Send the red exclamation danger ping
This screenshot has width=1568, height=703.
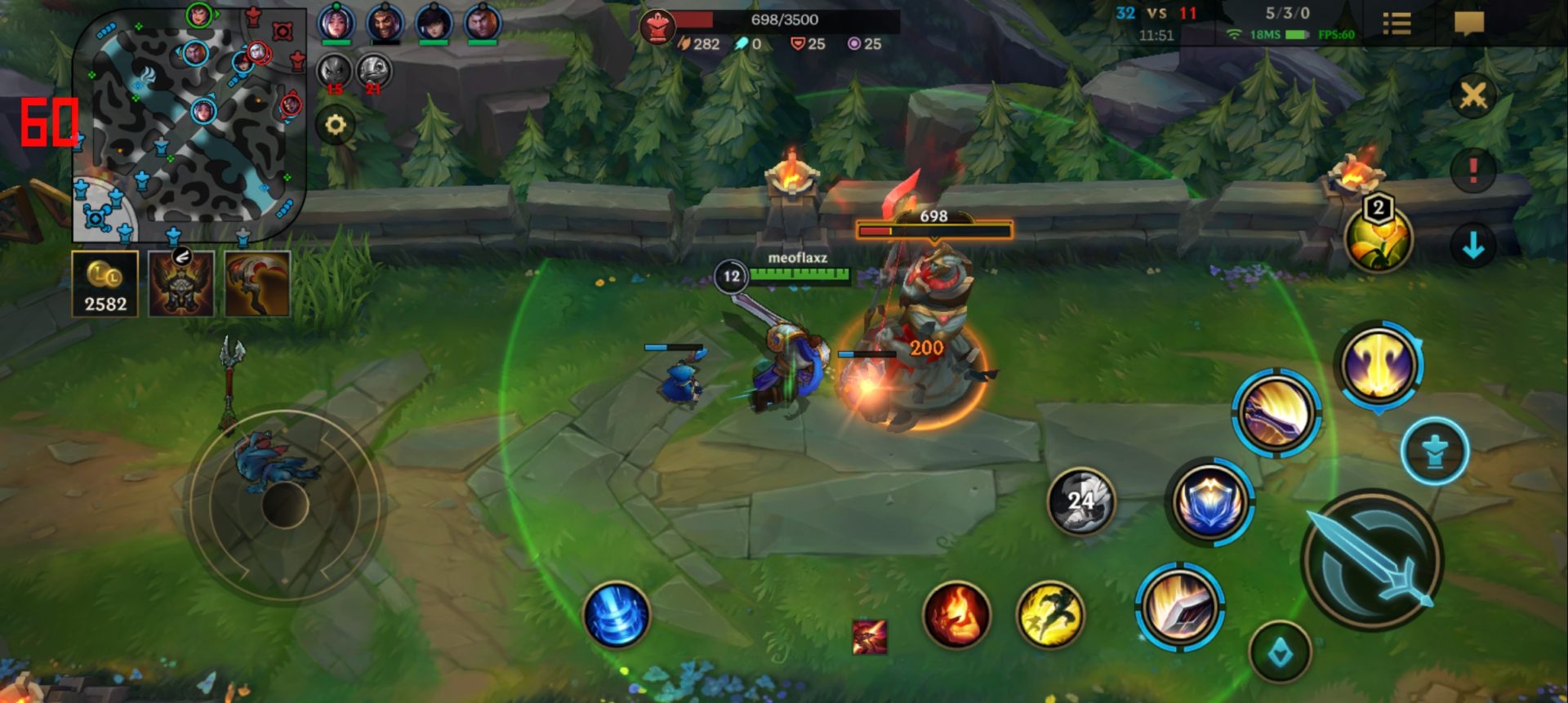coord(1472,171)
